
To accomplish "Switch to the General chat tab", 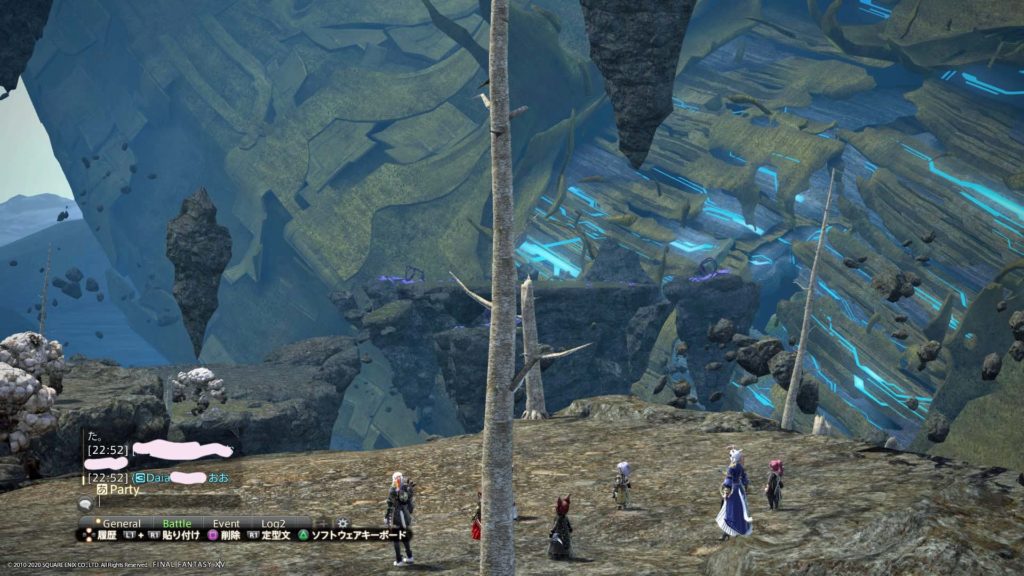I will (121, 522).
